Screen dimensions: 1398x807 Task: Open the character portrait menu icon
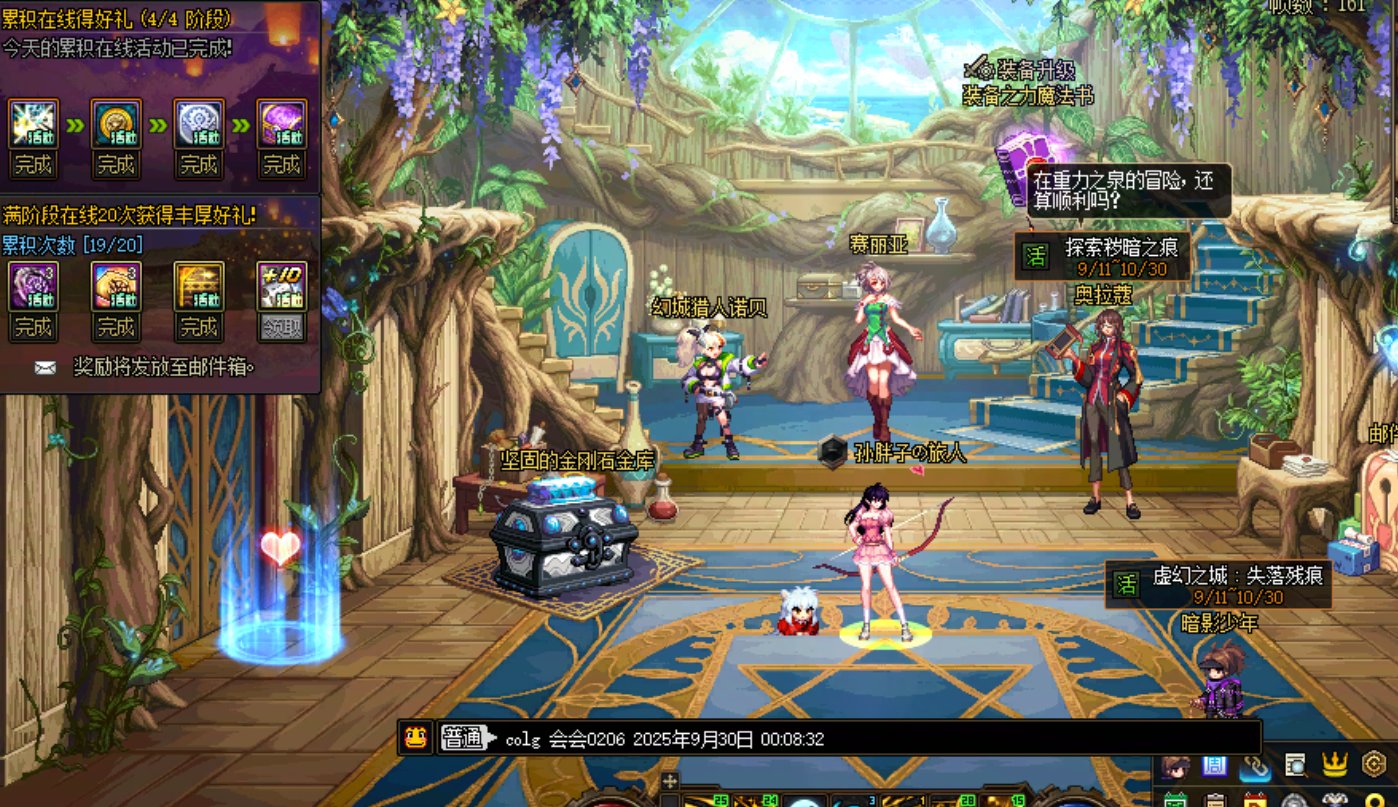(1175, 766)
